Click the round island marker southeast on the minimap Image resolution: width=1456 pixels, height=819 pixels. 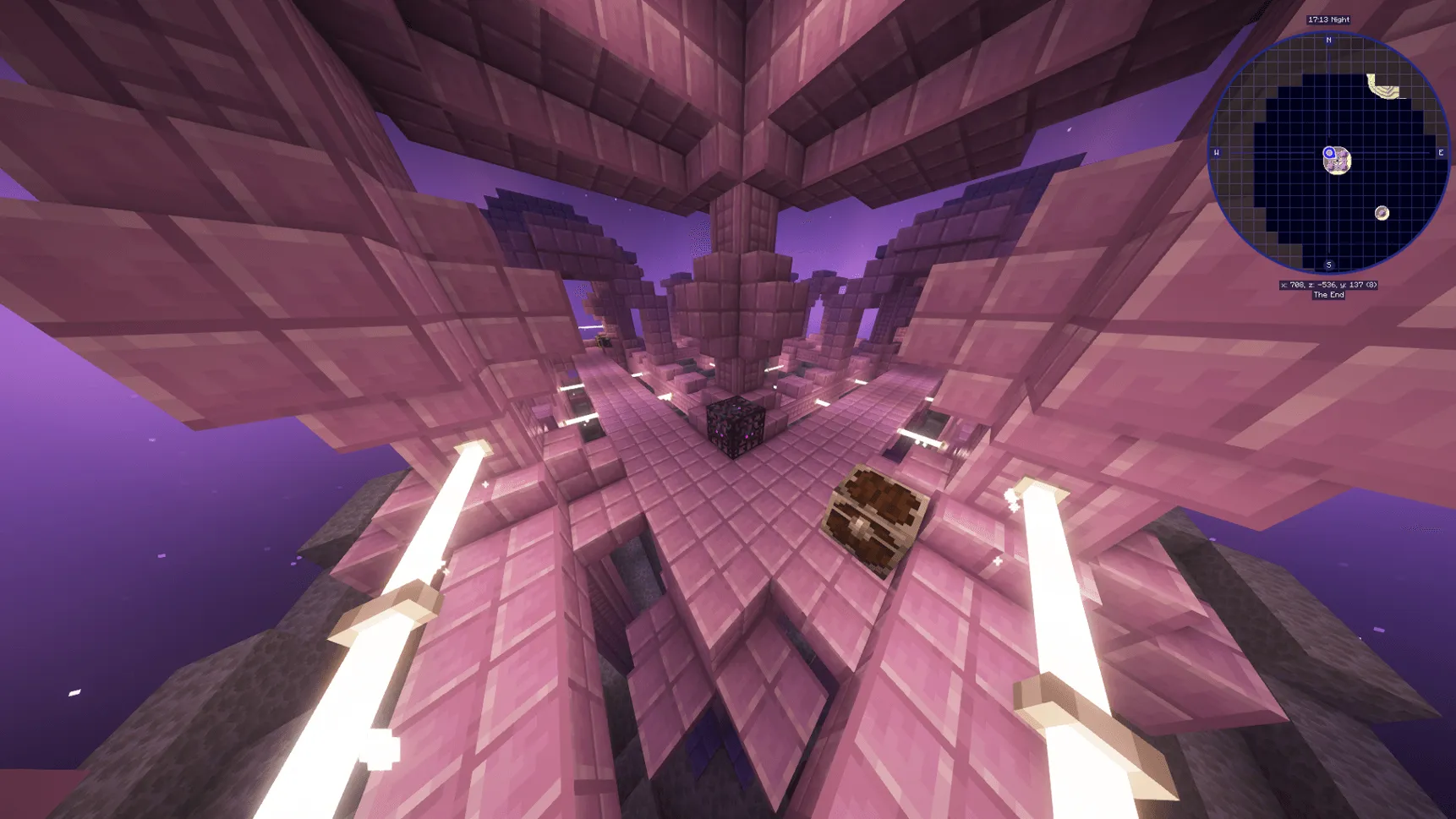[1382, 213]
